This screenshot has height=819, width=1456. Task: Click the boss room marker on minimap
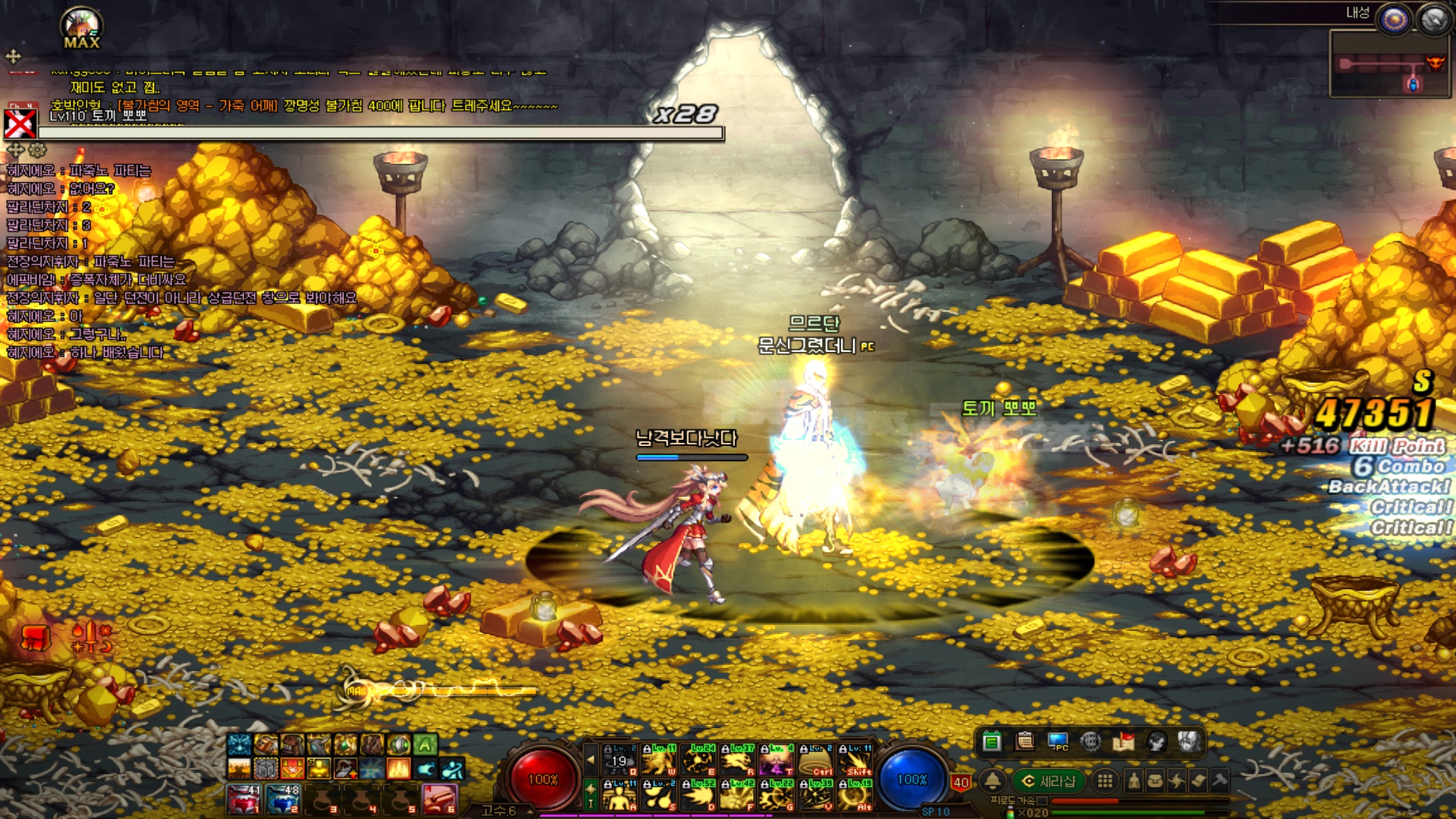coord(1435,63)
